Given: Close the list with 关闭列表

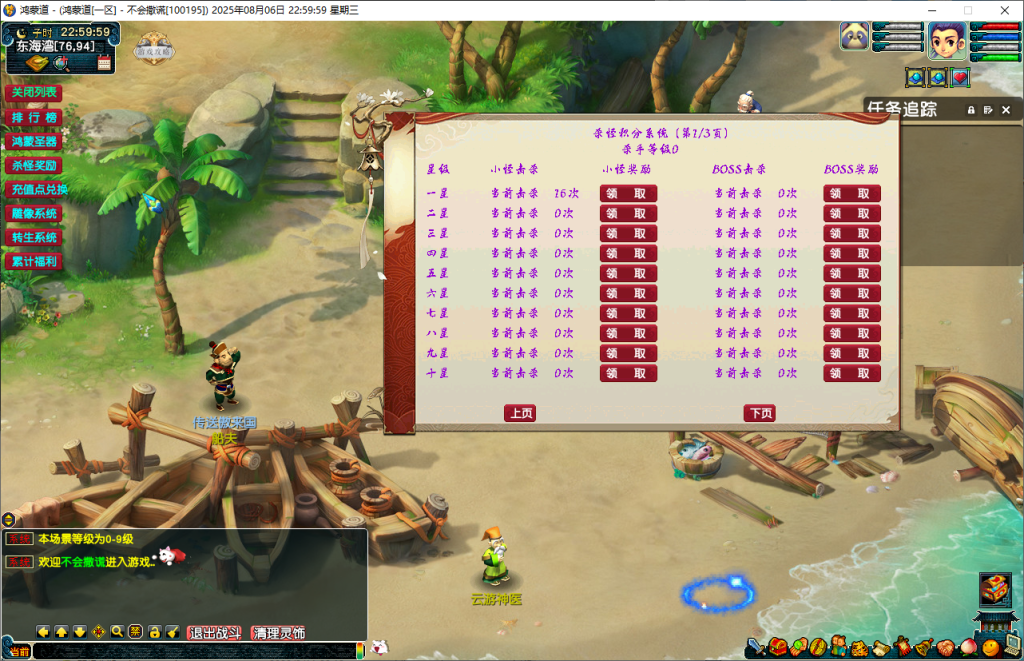Looking at the screenshot, I should 35,93.
